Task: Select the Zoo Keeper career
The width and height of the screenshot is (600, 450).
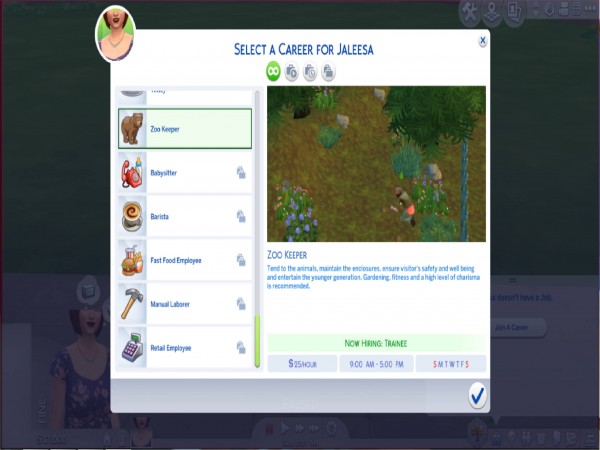Action: (x=185, y=129)
